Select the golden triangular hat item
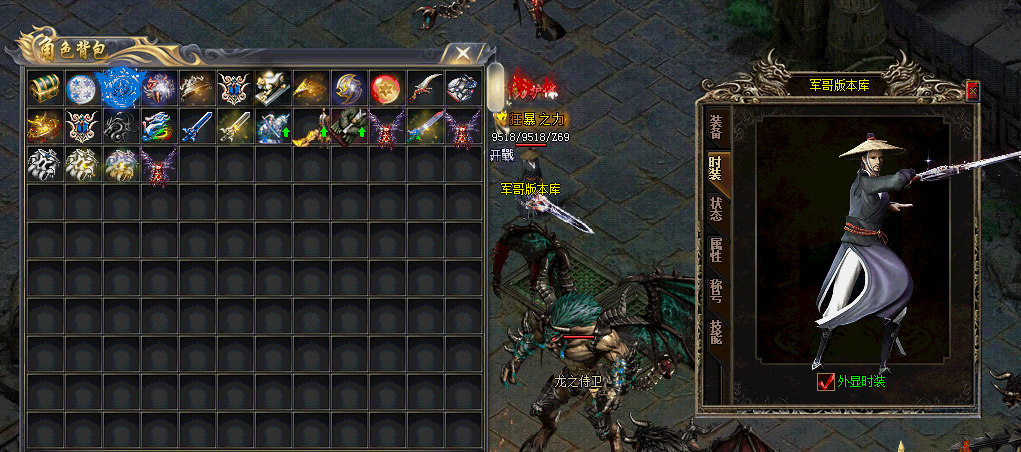 tap(309, 88)
